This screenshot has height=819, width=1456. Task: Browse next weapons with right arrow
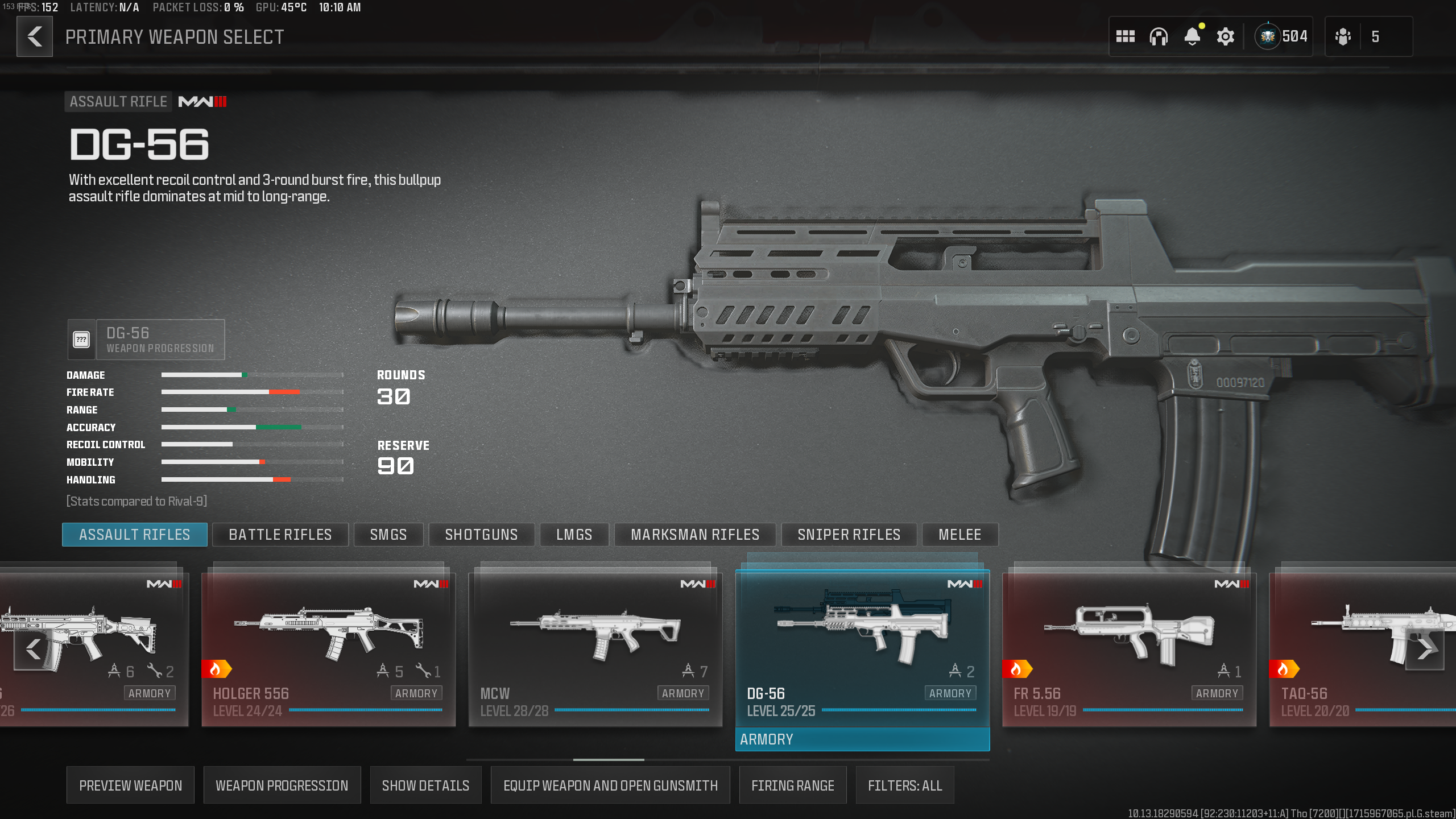[1428, 648]
